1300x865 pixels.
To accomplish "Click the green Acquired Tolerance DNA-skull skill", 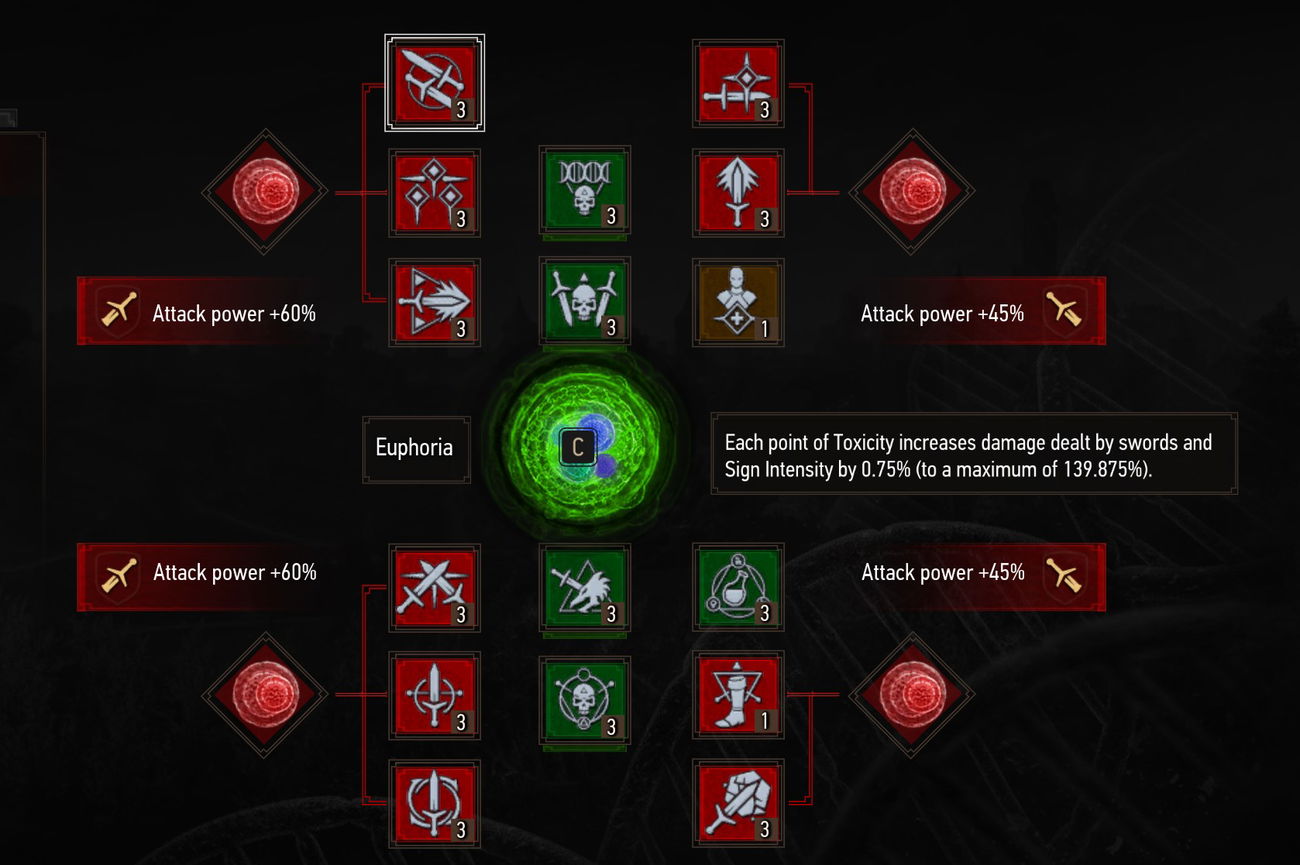I will pyautogui.click(x=585, y=193).
